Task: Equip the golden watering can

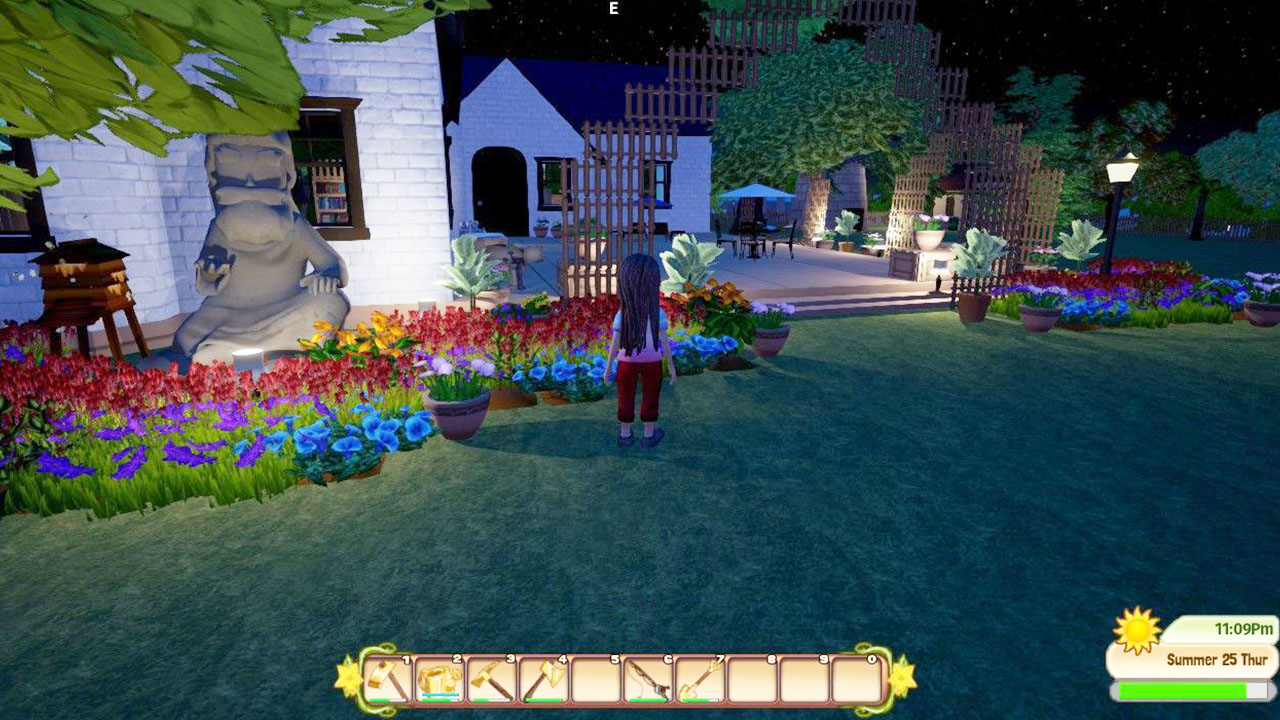Action: pyautogui.click(x=439, y=680)
